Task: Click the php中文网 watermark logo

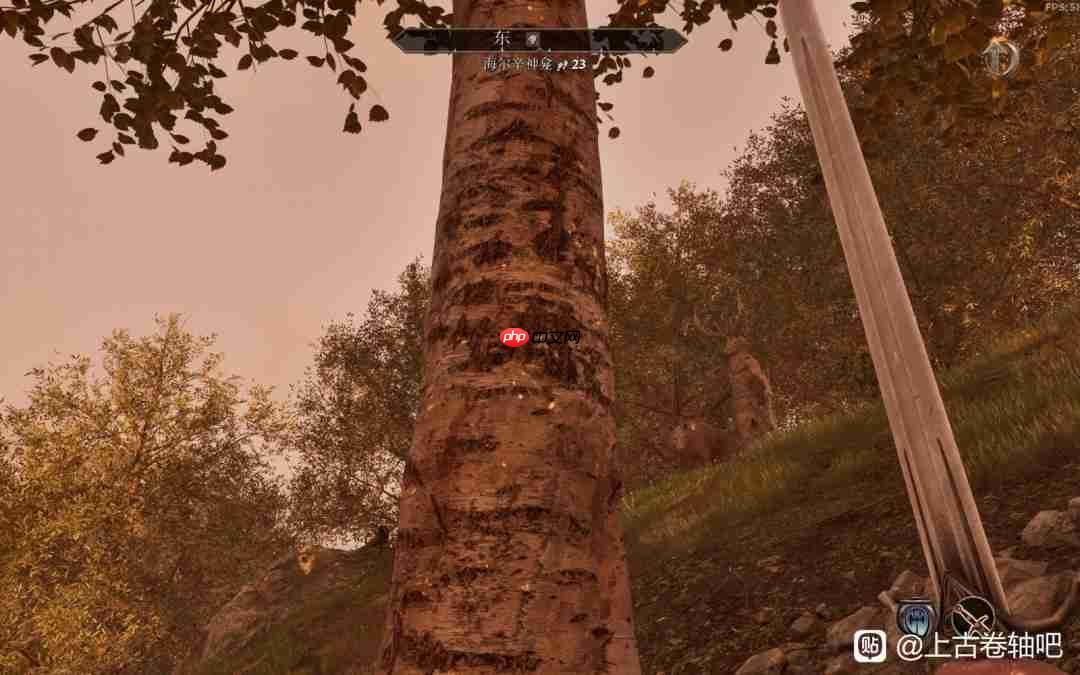Action: 540,337
